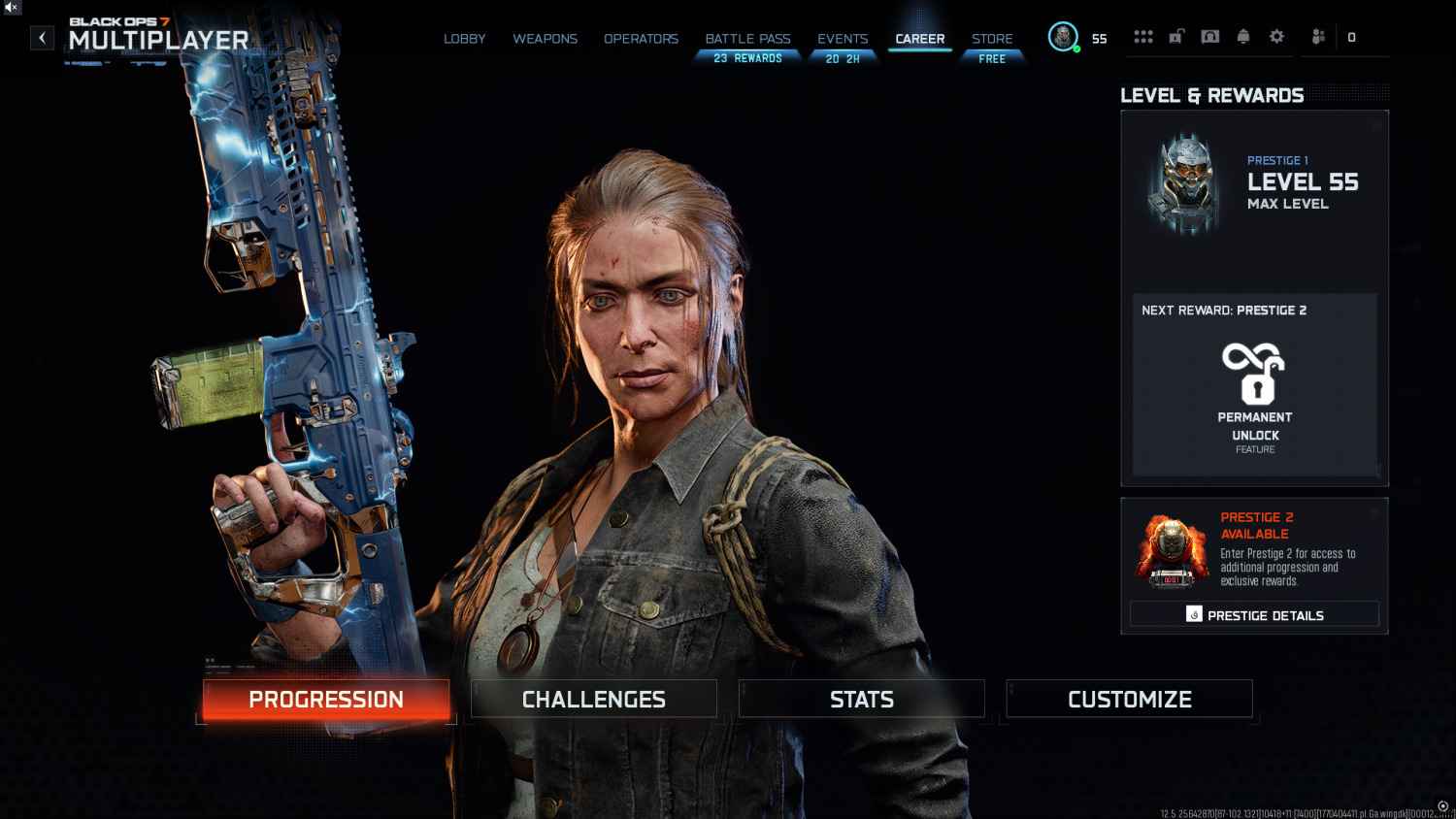Image resolution: width=1456 pixels, height=819 pixels.
Task: Switch to the Stats view
Action: tap(861, 699)
